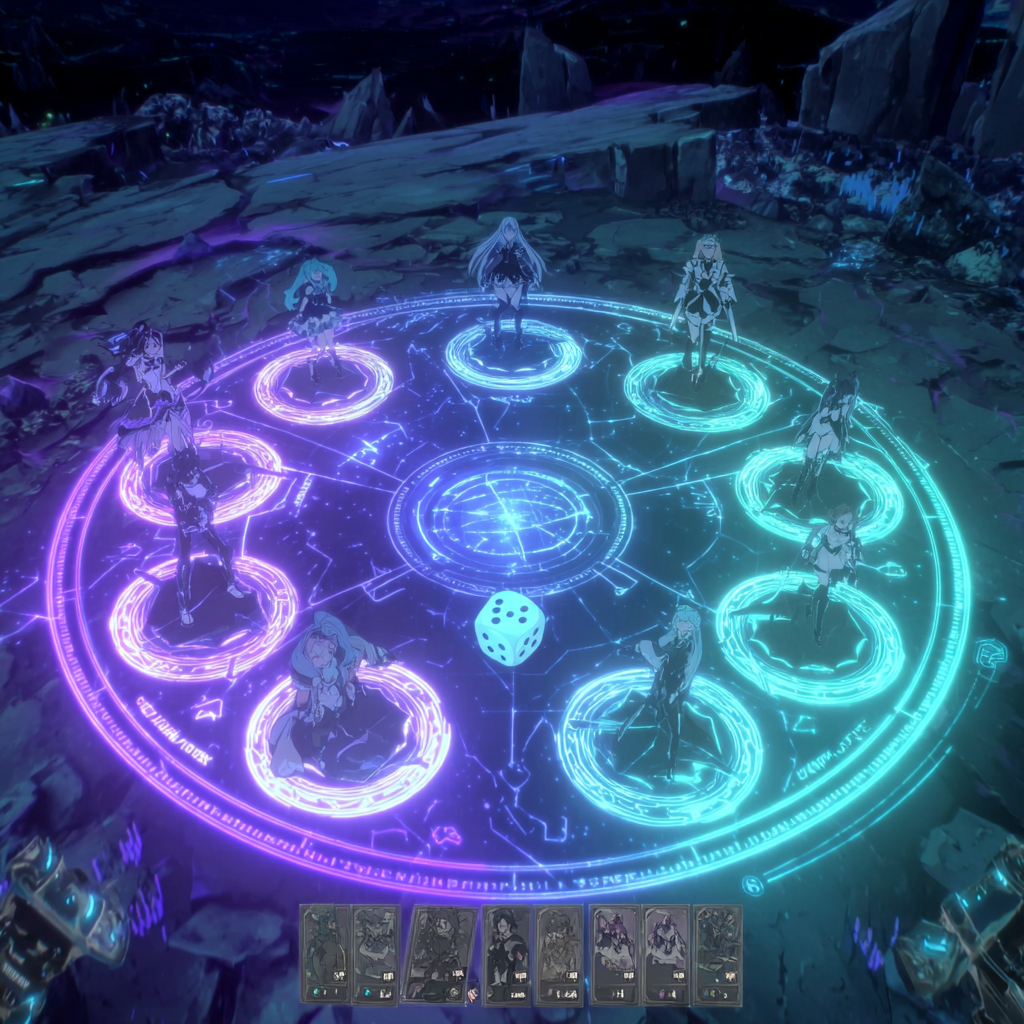The width and height of the screenshot is (1024, 1024).
Task: Roll the white die on the board
Action: click(510, 627)
